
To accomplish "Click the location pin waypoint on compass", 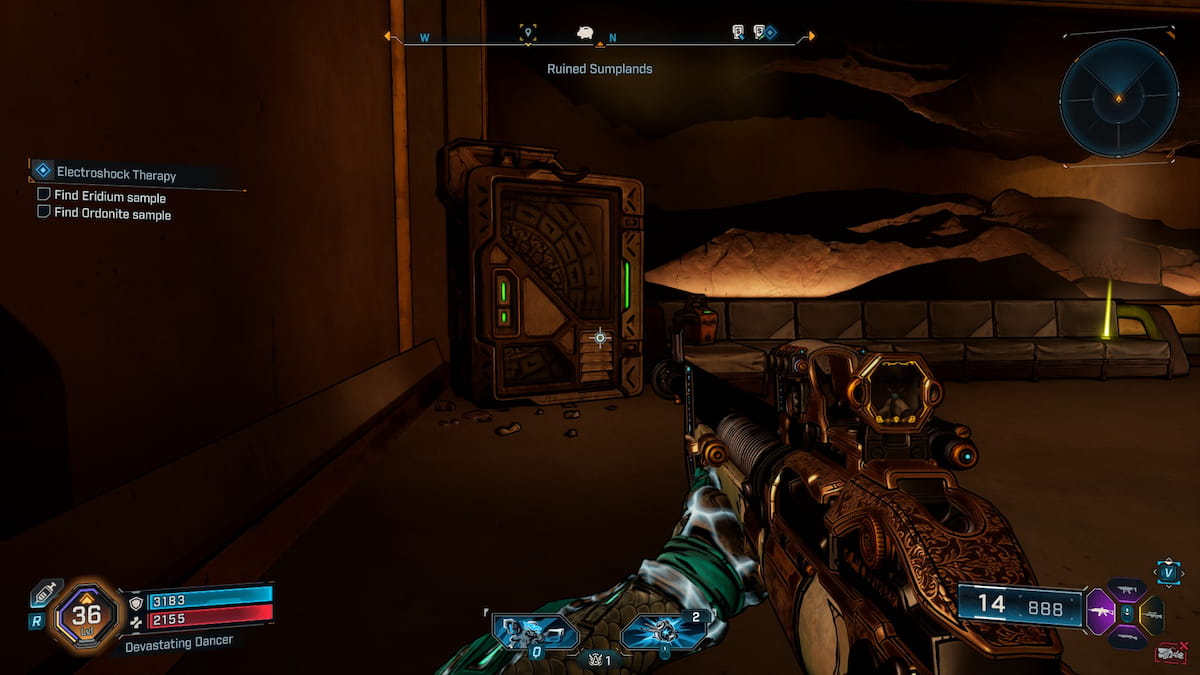I will click(x=528, y=35).
